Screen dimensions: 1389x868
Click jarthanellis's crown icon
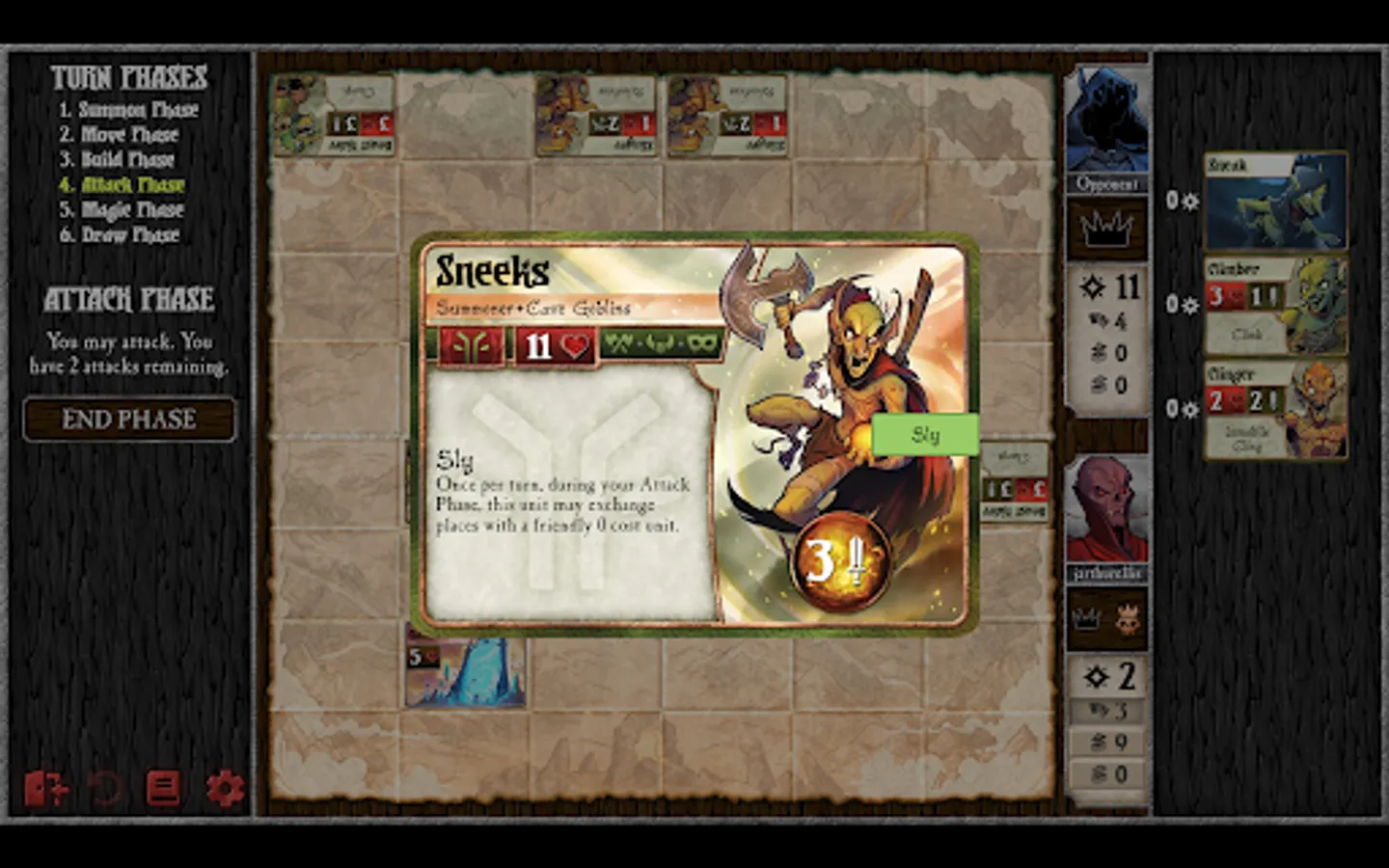[x=1087, y=618]
